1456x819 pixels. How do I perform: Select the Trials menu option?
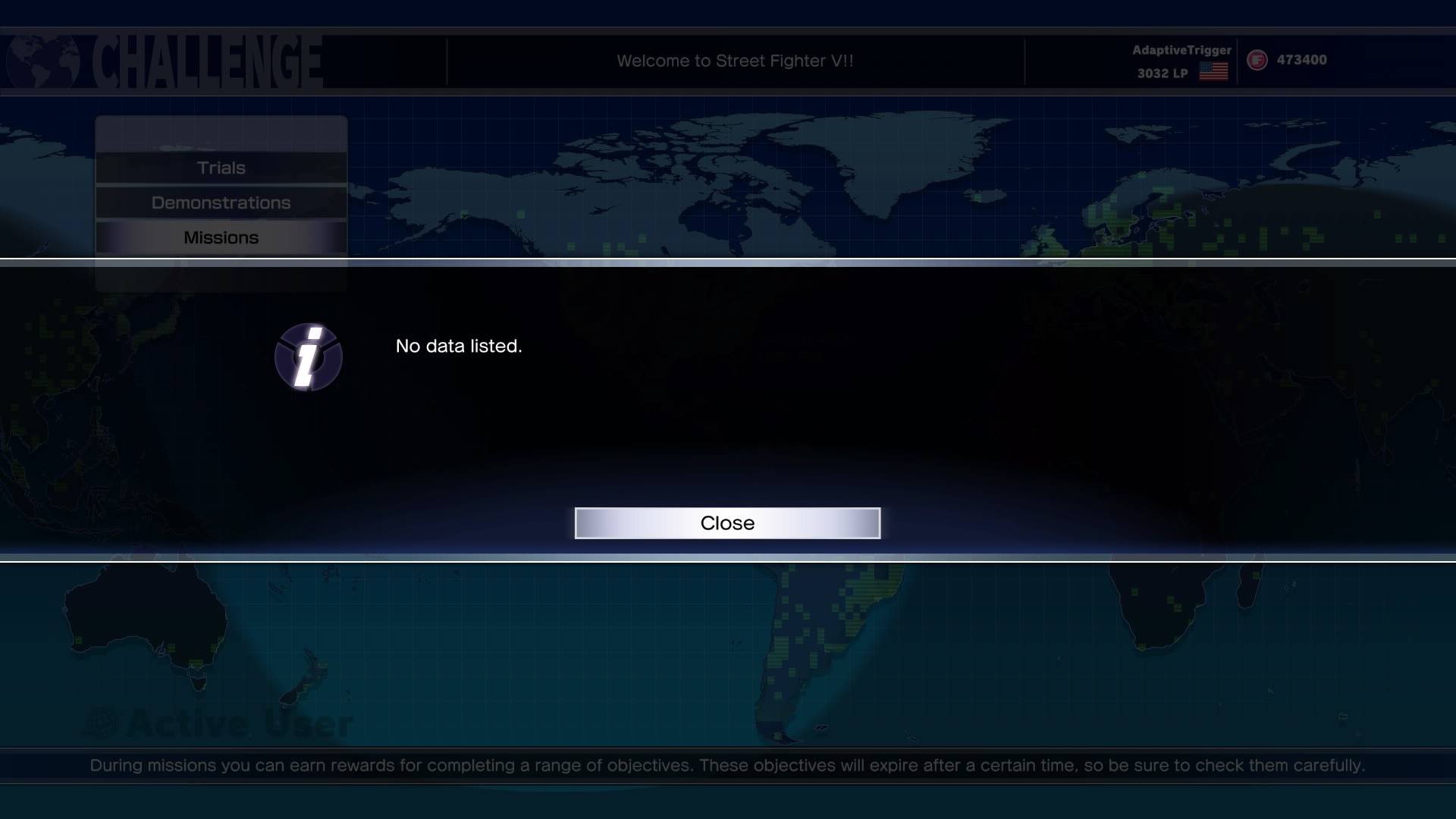coord(221,168)
